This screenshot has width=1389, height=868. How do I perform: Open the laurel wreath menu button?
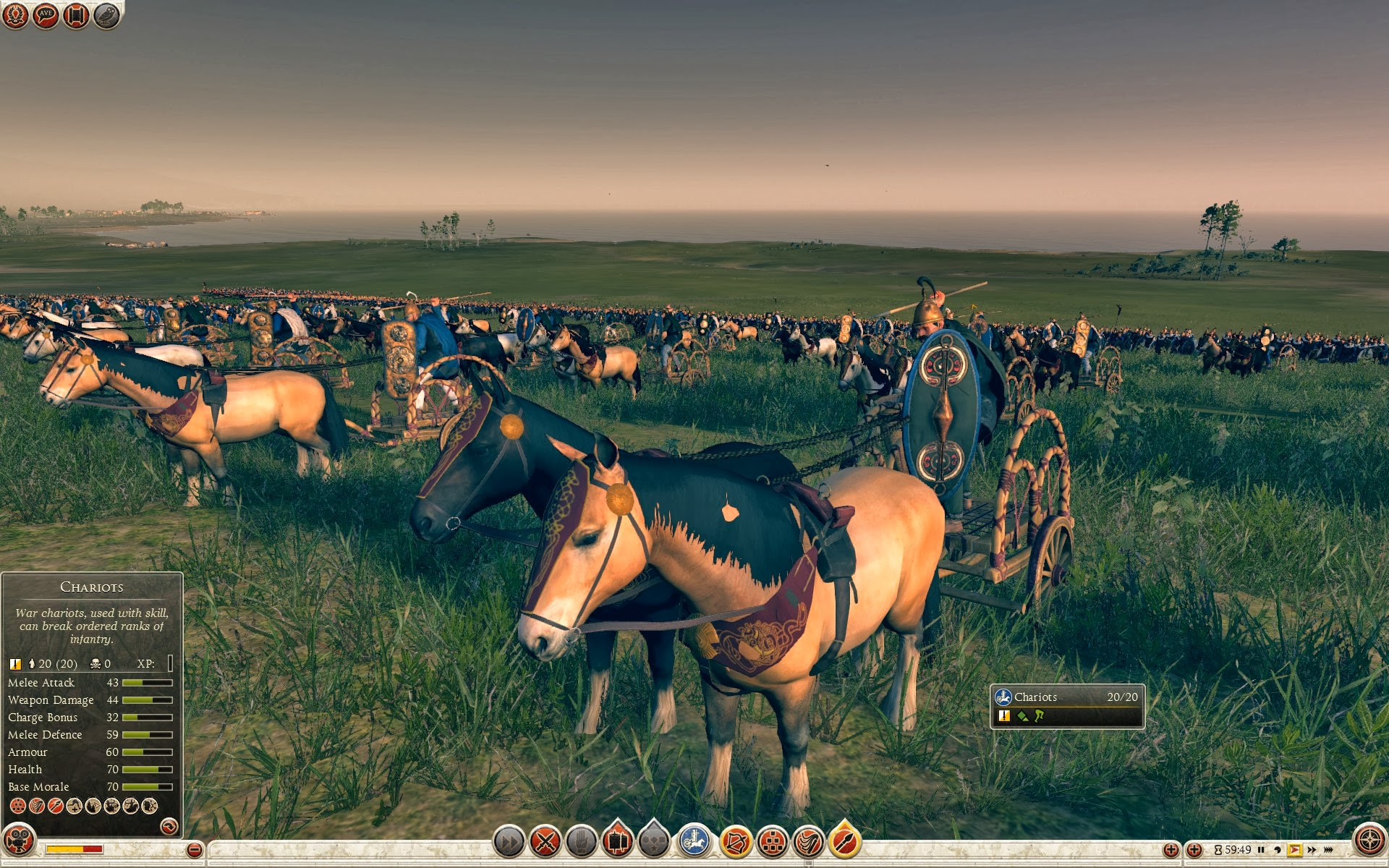[x=15, y=15]
